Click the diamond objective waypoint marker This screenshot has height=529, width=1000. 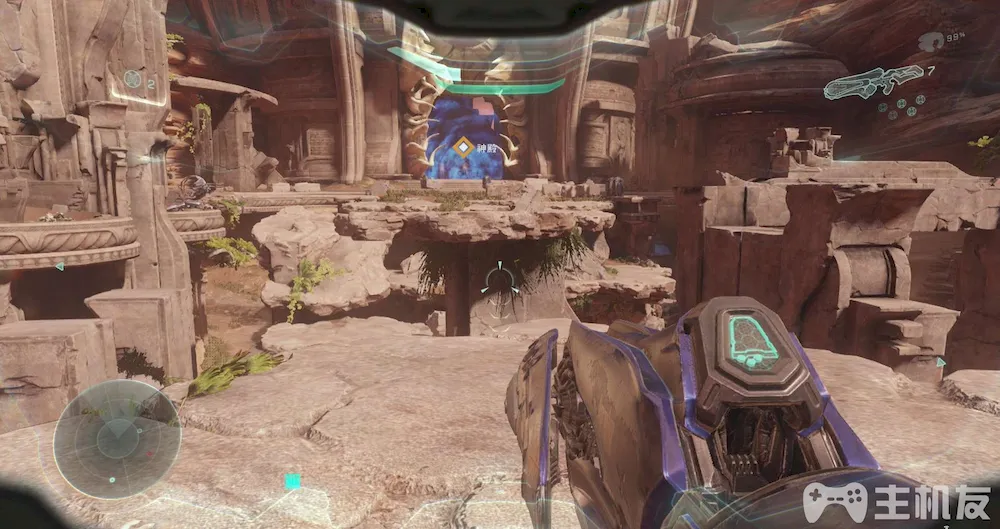[462, 148]
